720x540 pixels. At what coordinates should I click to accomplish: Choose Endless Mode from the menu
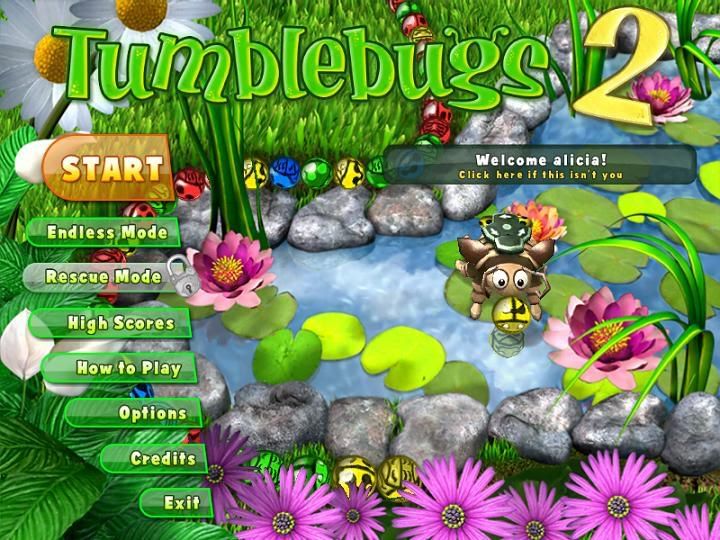(x=103, y=232)
